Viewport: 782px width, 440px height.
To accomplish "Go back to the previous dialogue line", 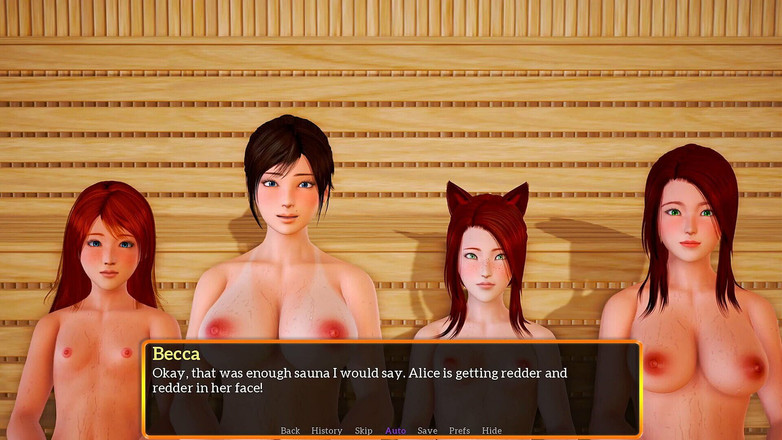I will tap(290, 431).
